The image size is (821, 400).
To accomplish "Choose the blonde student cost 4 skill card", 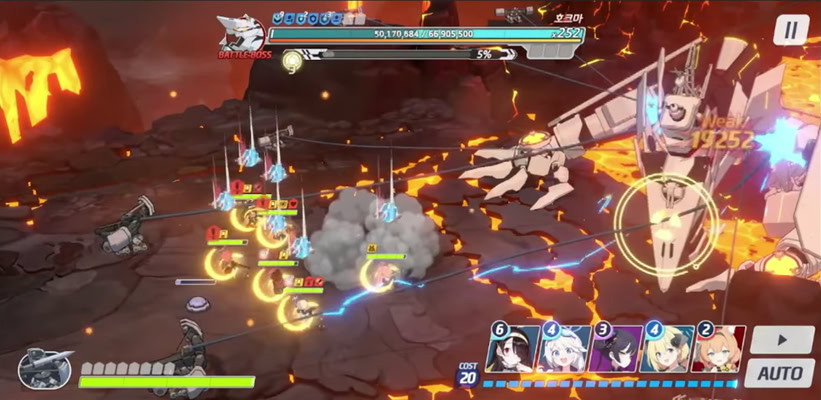I will coord(667,349).
